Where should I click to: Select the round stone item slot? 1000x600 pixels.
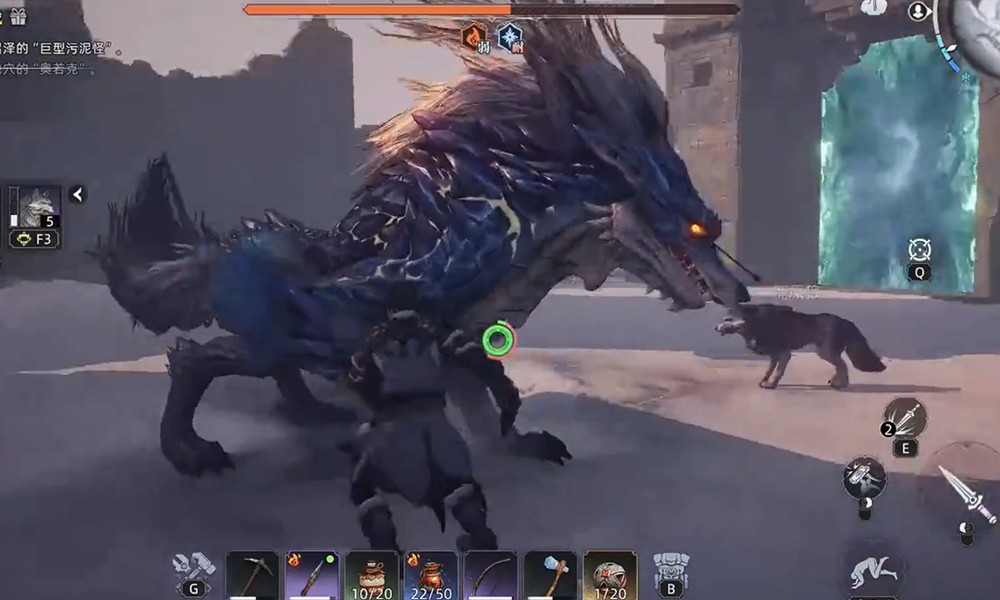[610, 575]
